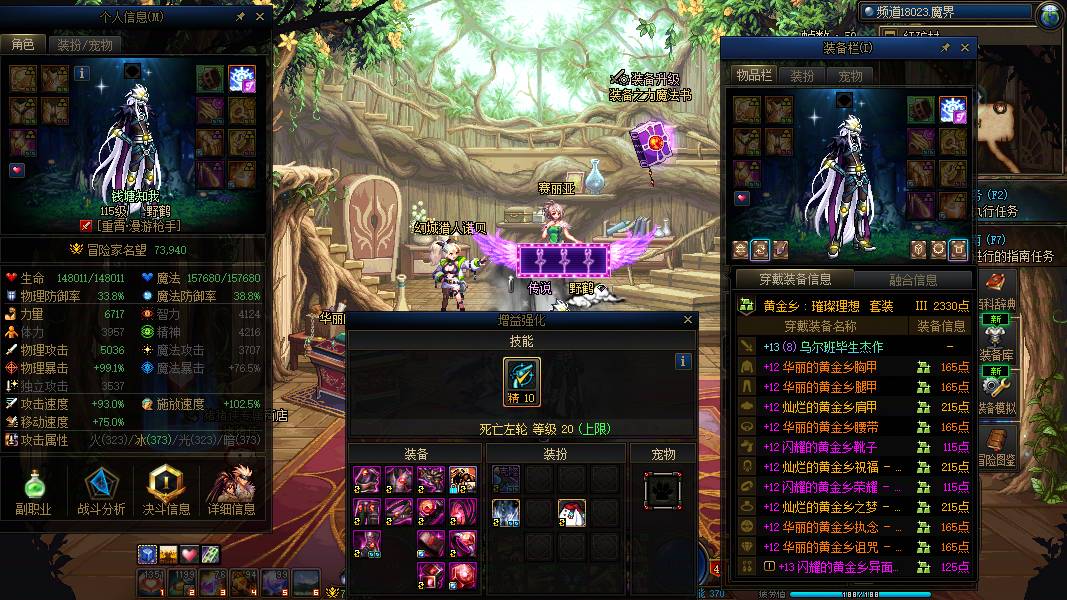The height and width of the screenshot is (600, 1067).
Task: Open the 副职业 sub-profession menu
Action: (33, 490)
